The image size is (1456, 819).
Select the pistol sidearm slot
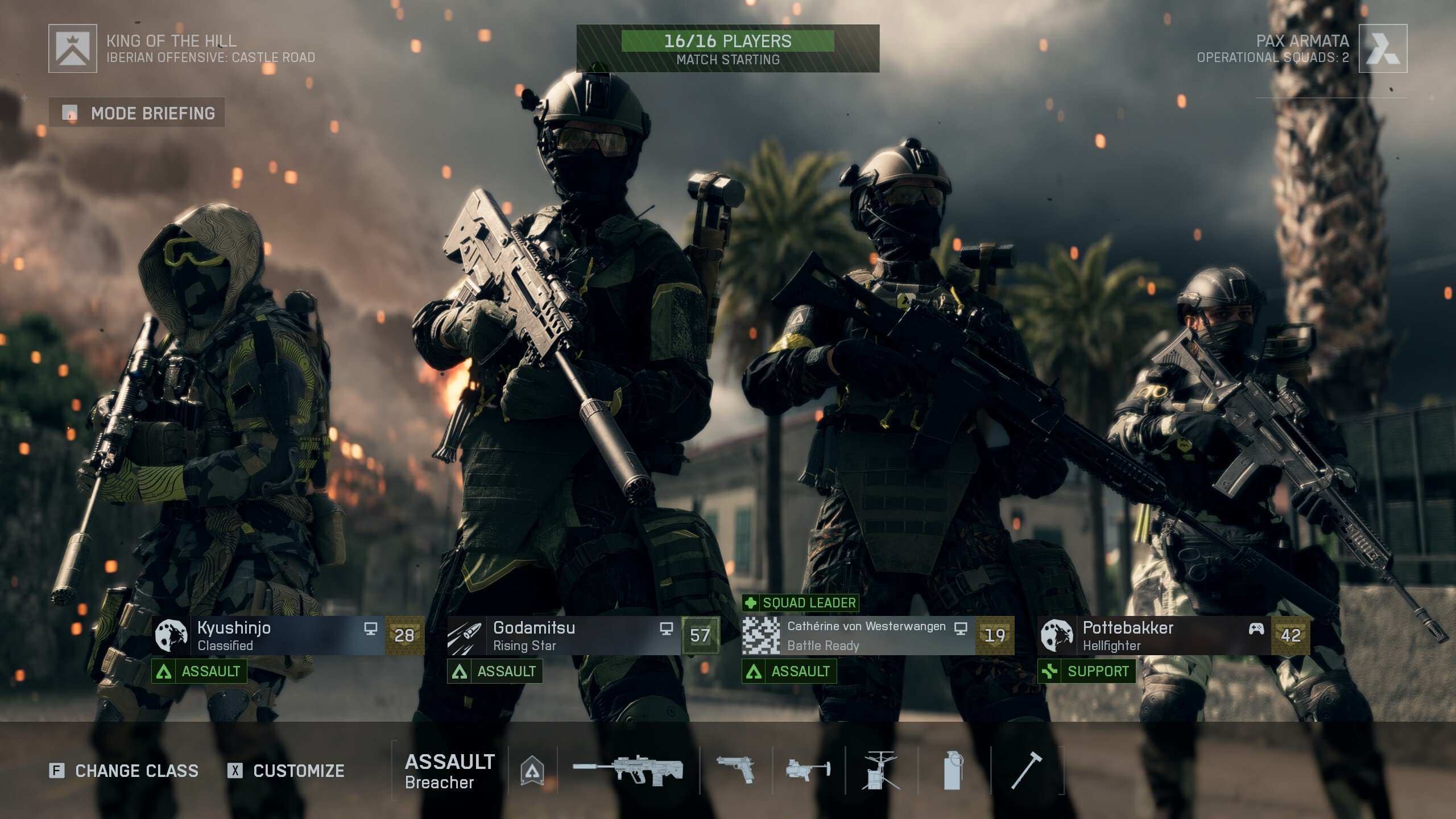[735, 771]
